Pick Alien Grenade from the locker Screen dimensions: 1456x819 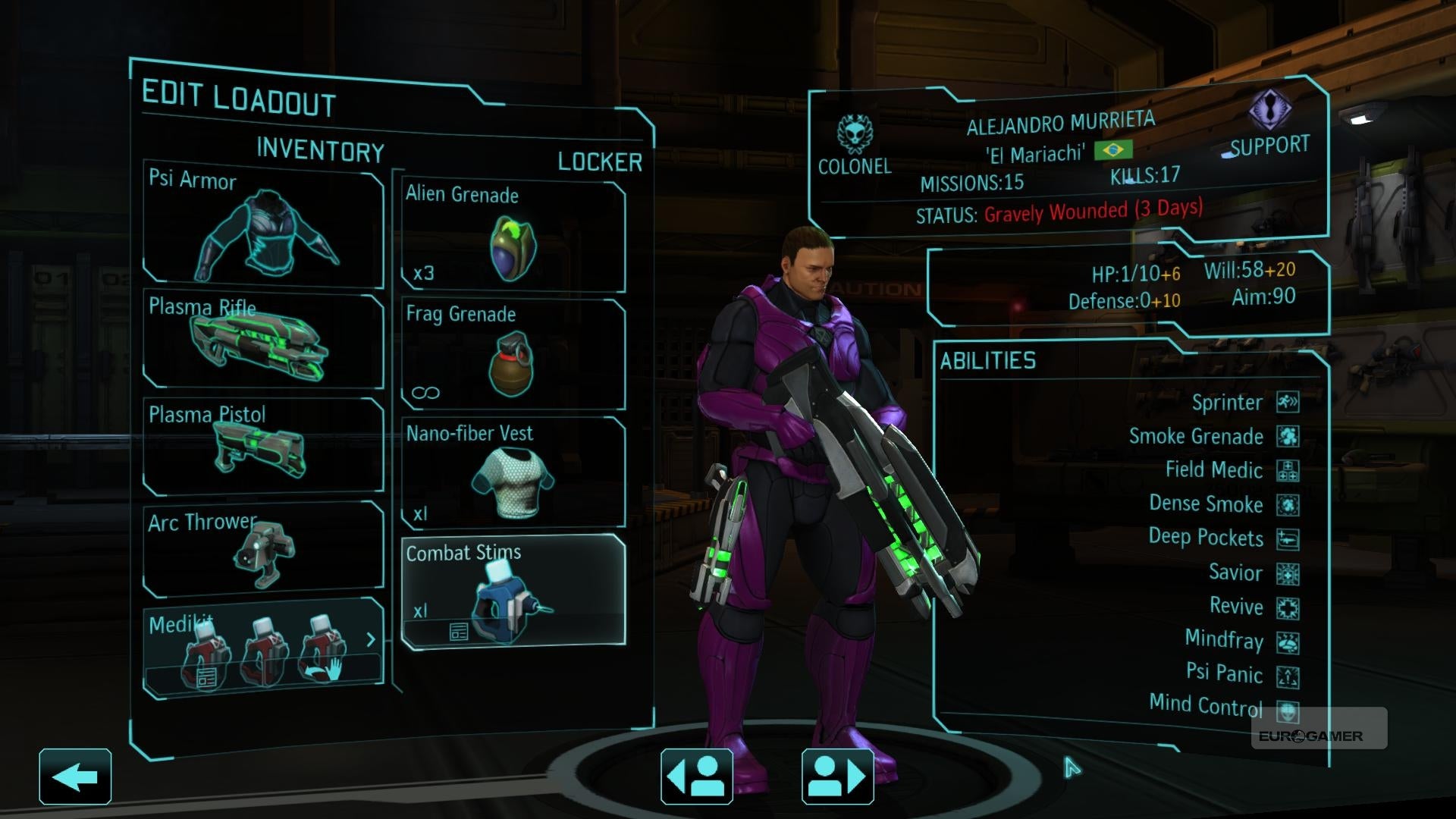point(513,237)
